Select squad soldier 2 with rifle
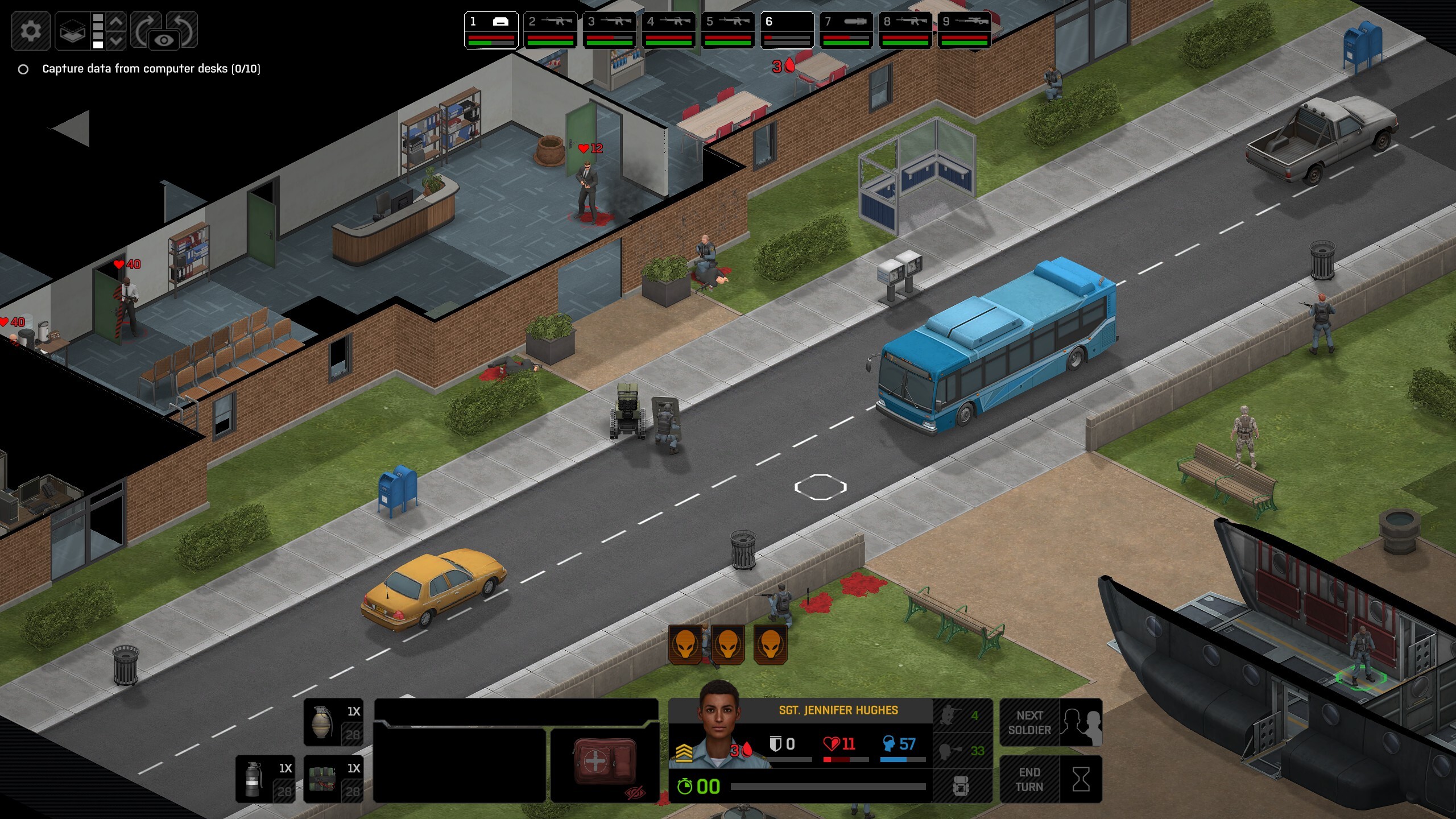 click(x=550, y=30)
